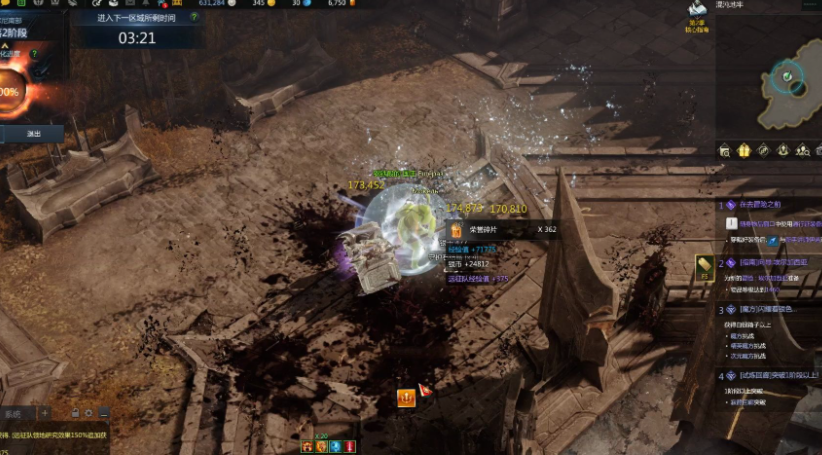Open chat settings gear
Screen dimensions: 822x455
point(89,413)
